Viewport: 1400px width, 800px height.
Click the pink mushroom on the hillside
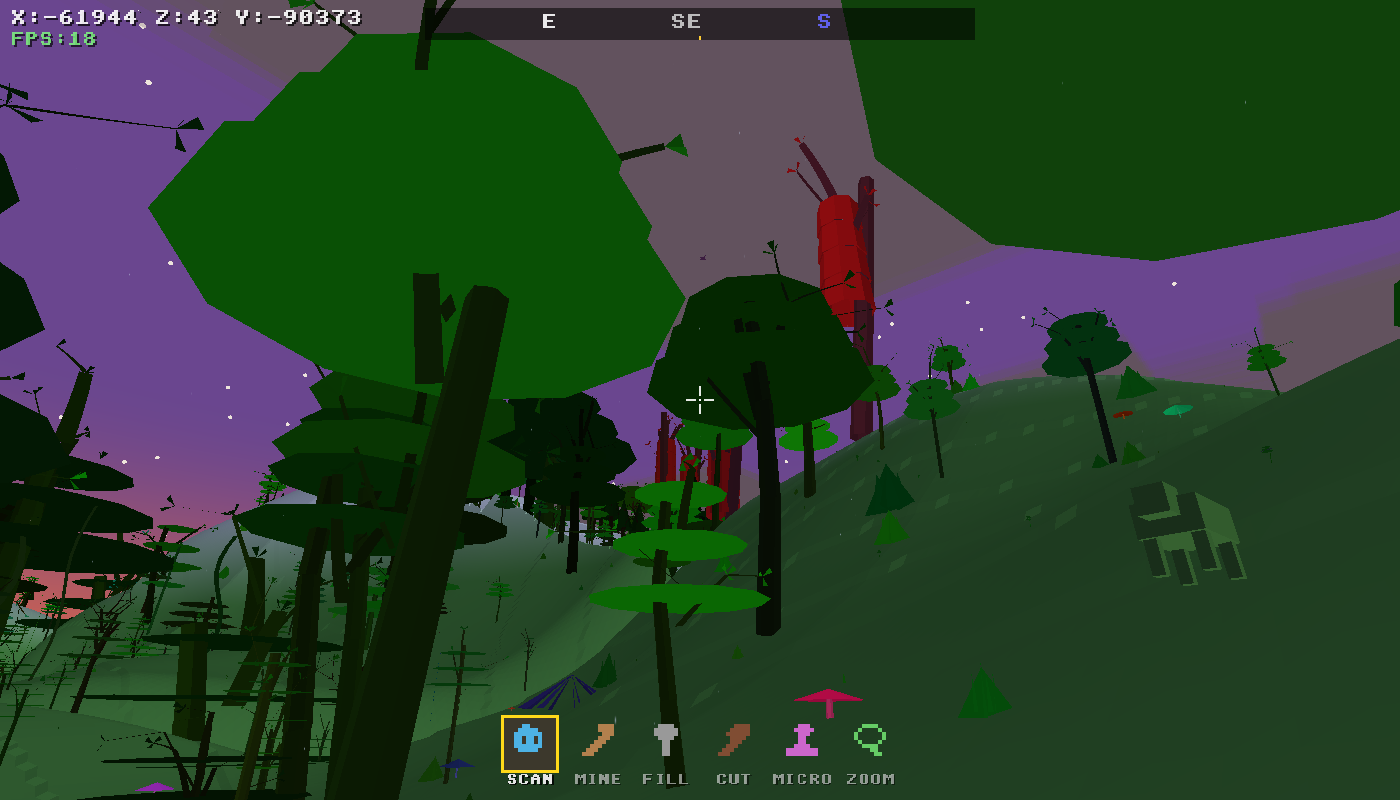pos(826,697)
